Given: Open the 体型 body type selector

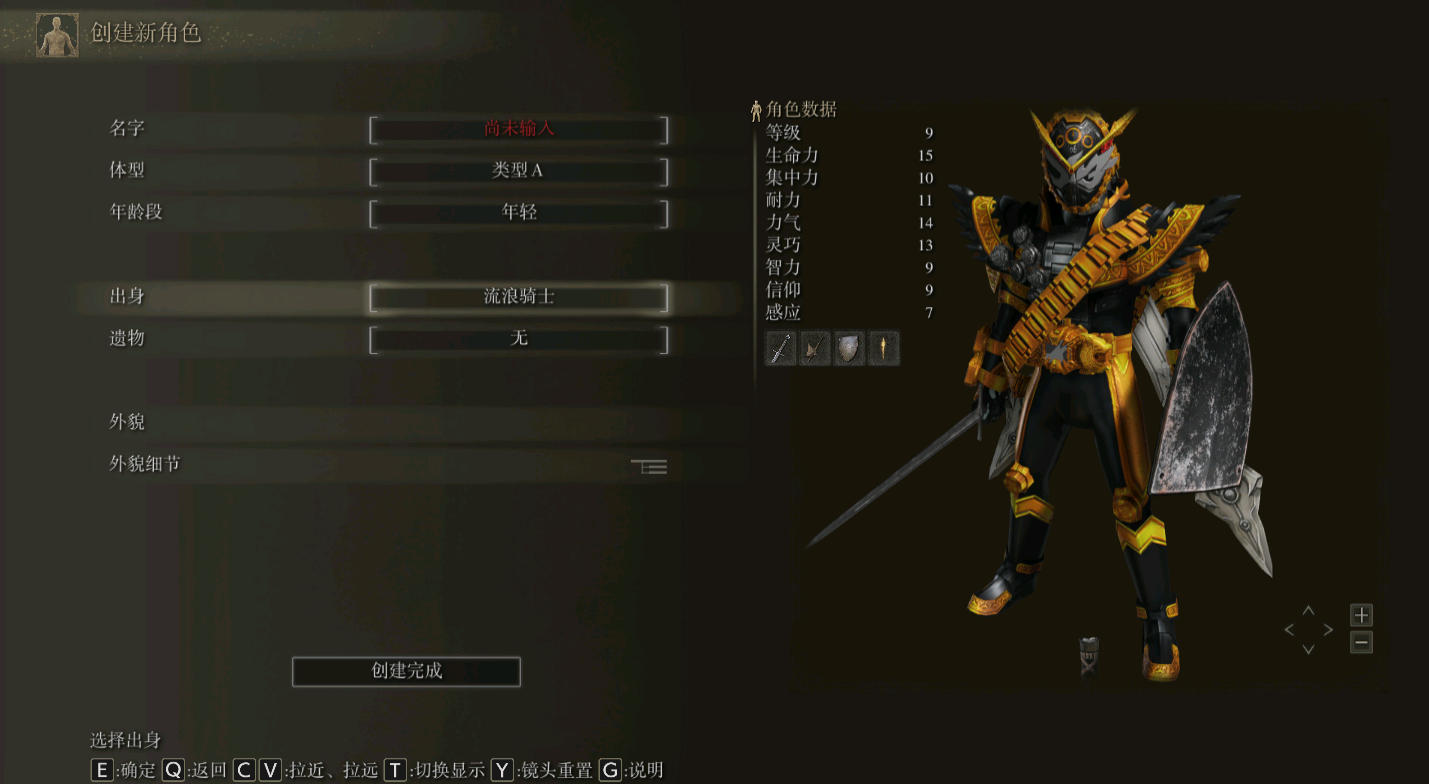Looking at the screenshot, I should point(519,172).
